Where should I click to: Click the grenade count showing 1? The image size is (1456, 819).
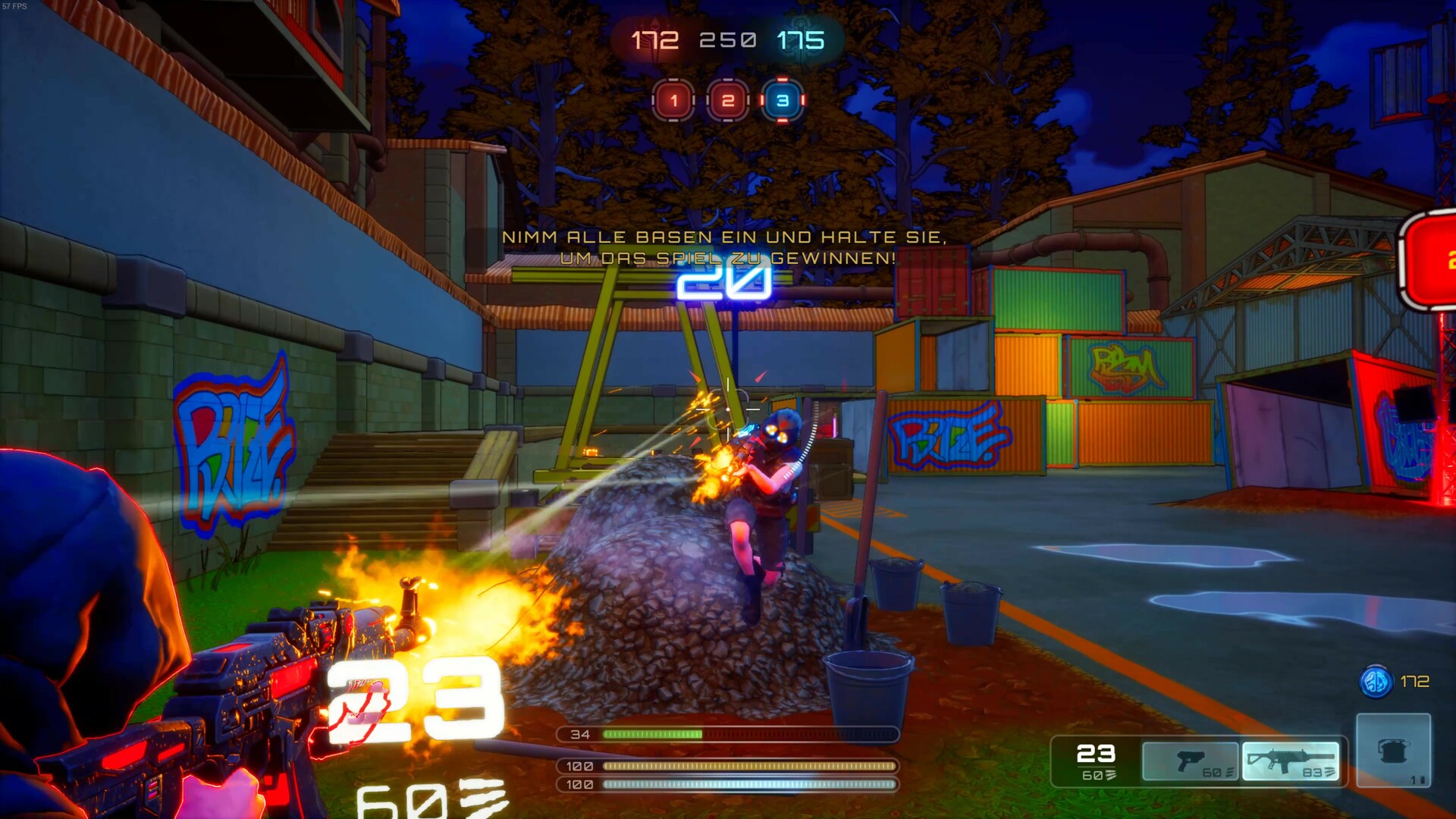1414,778
